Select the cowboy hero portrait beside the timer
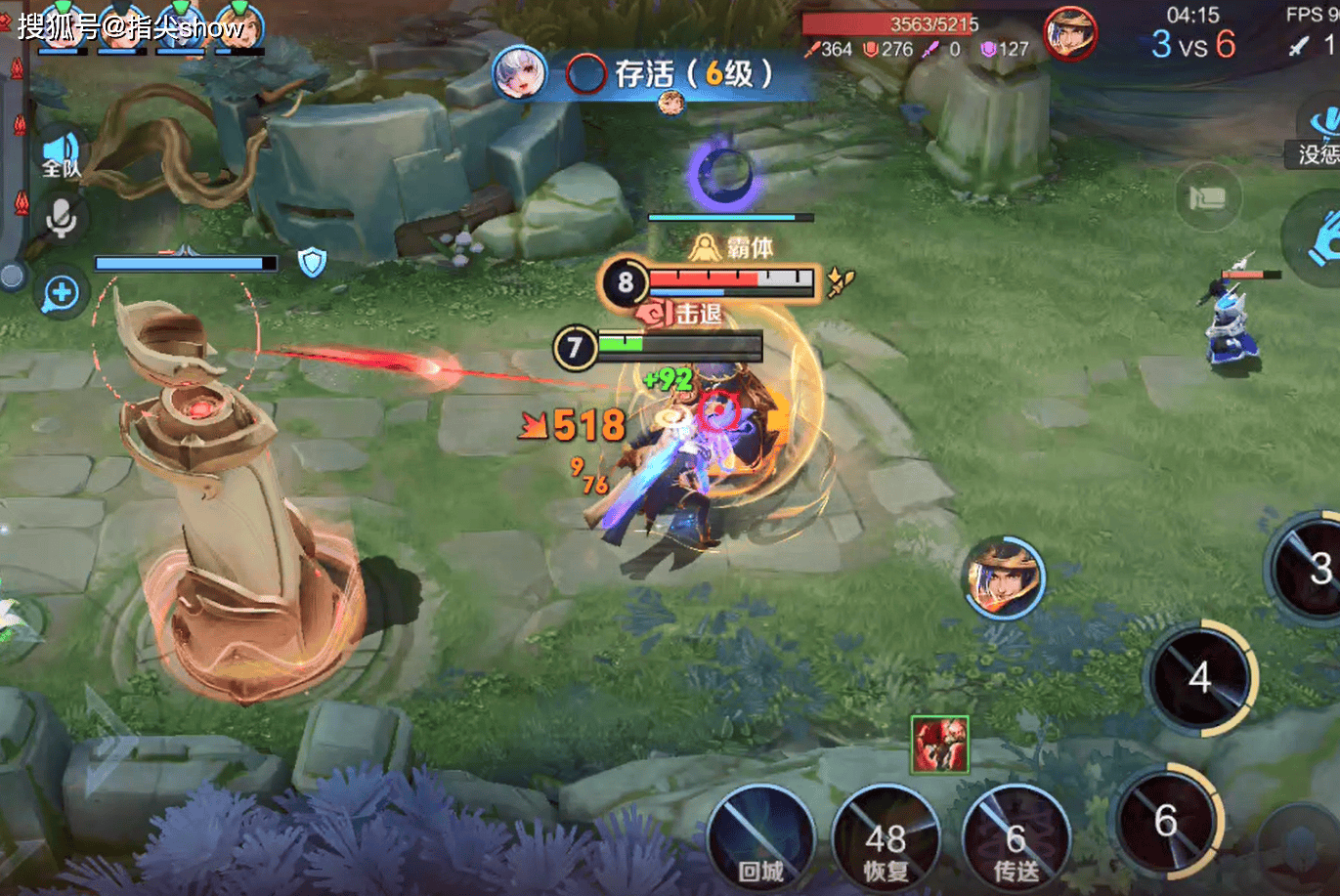Image resolution: width=1340 pixels, height=896 pixels. click(1070, 34)
